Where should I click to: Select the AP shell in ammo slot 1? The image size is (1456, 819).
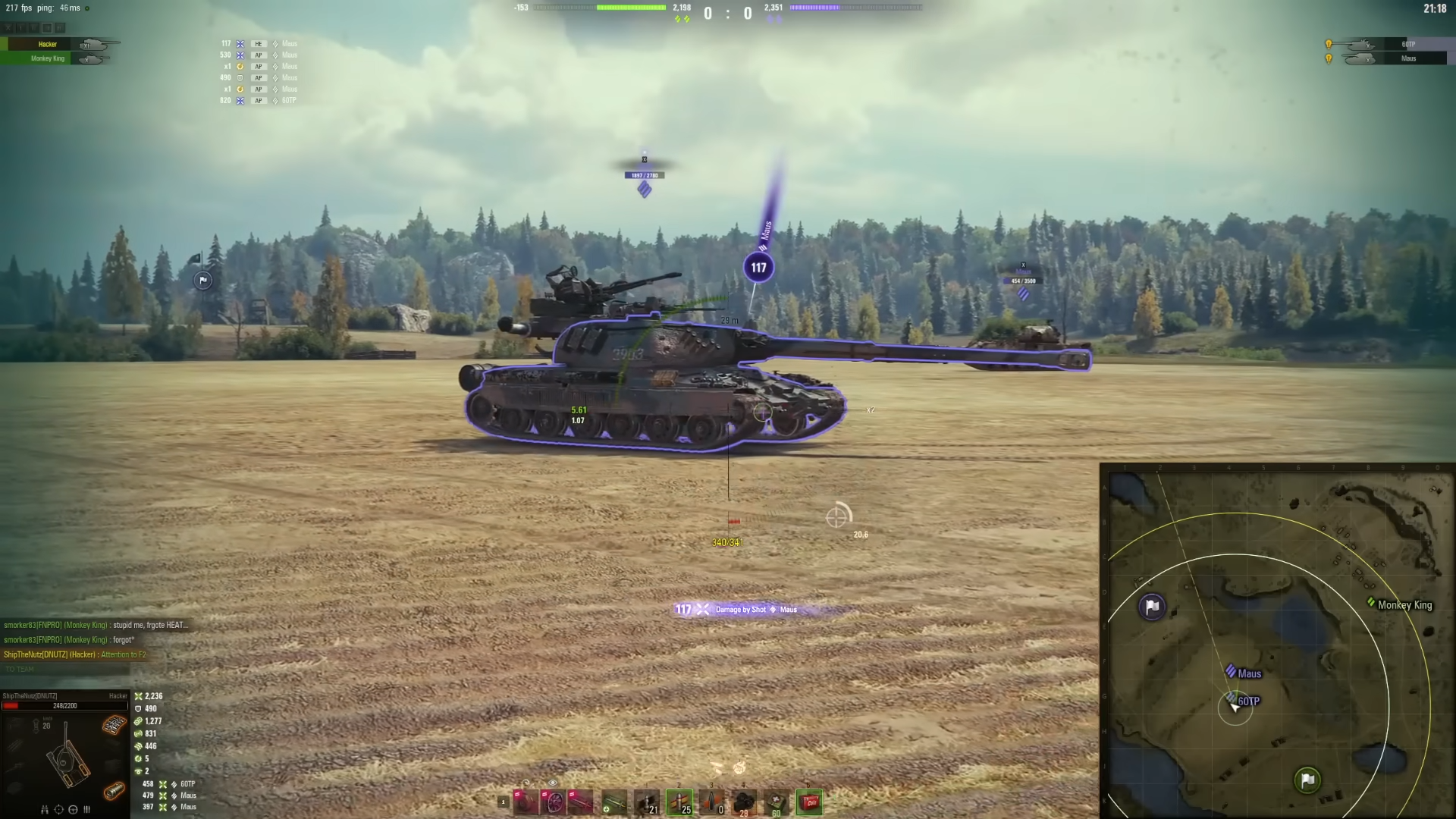(646, 802)
